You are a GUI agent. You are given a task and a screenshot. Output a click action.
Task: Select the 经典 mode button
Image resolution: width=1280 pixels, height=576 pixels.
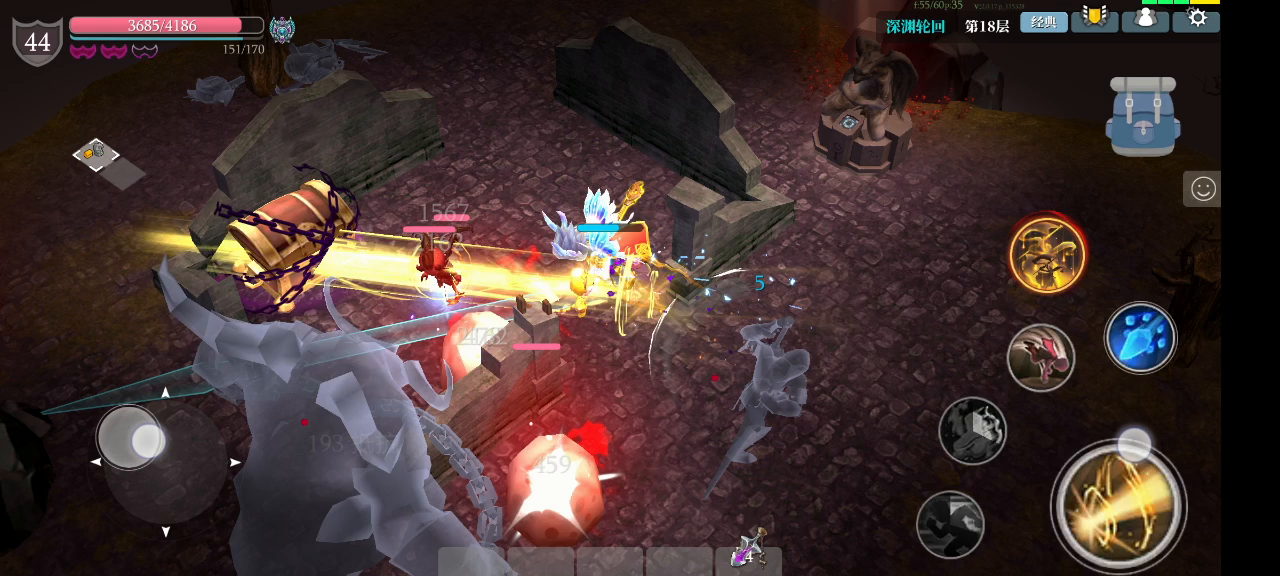point(1044,22)
